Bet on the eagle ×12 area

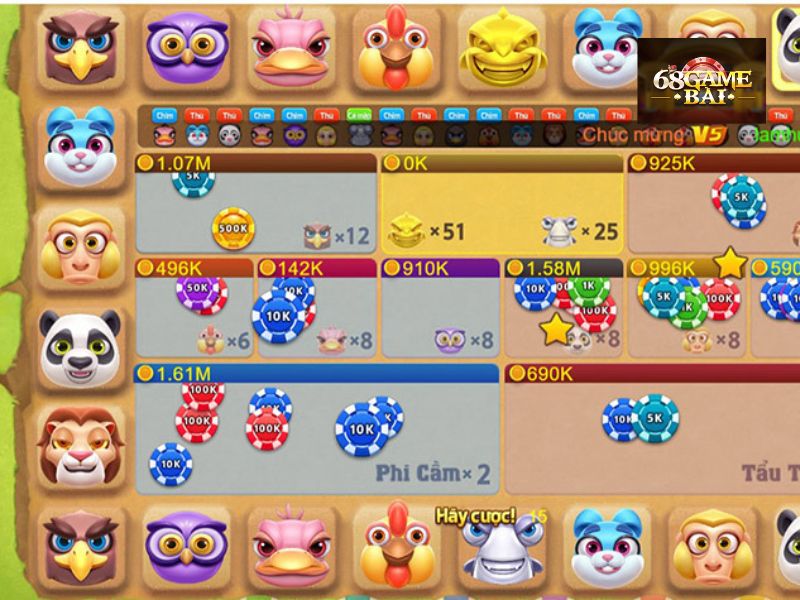(x=255, y=212)
